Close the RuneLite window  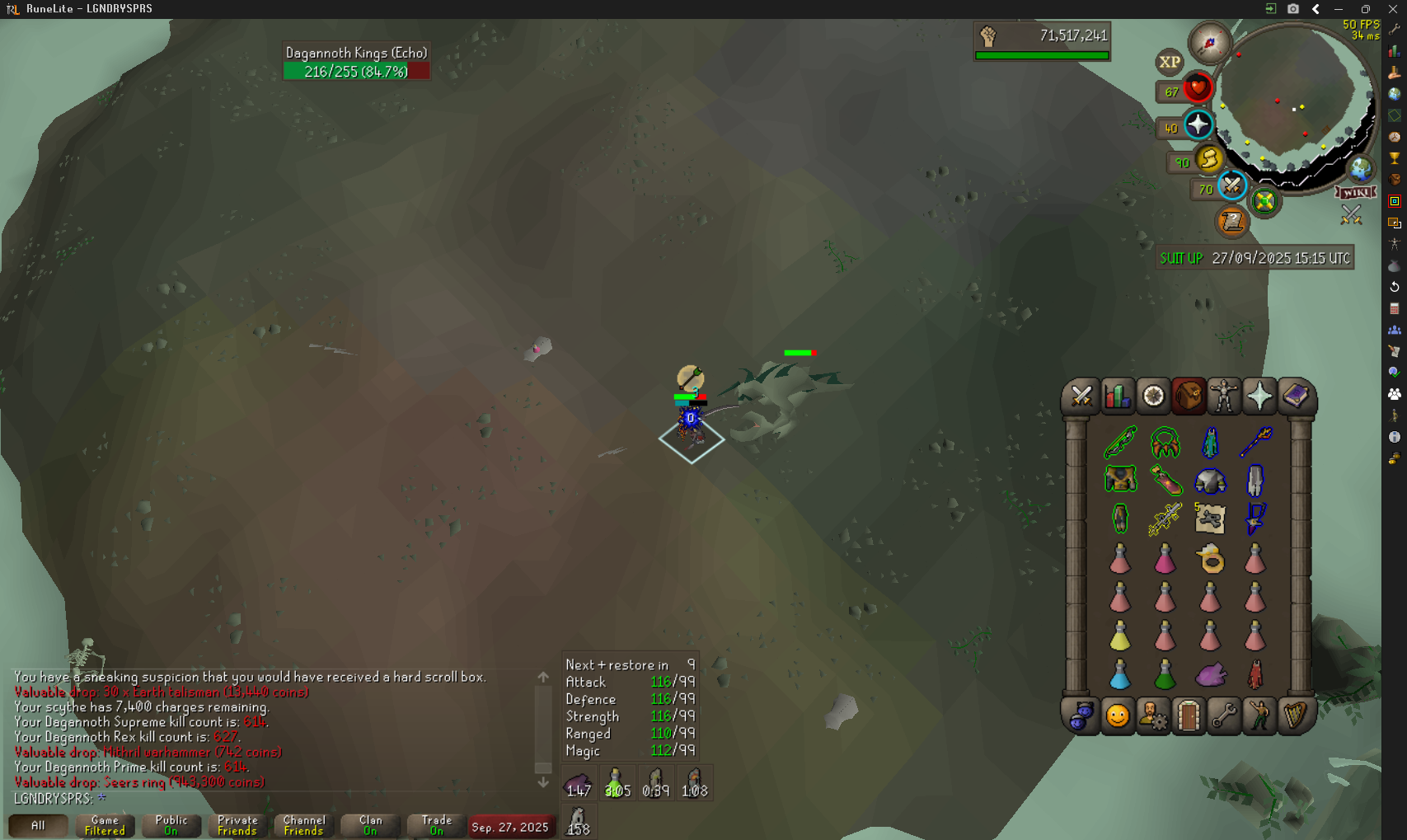1393,9
